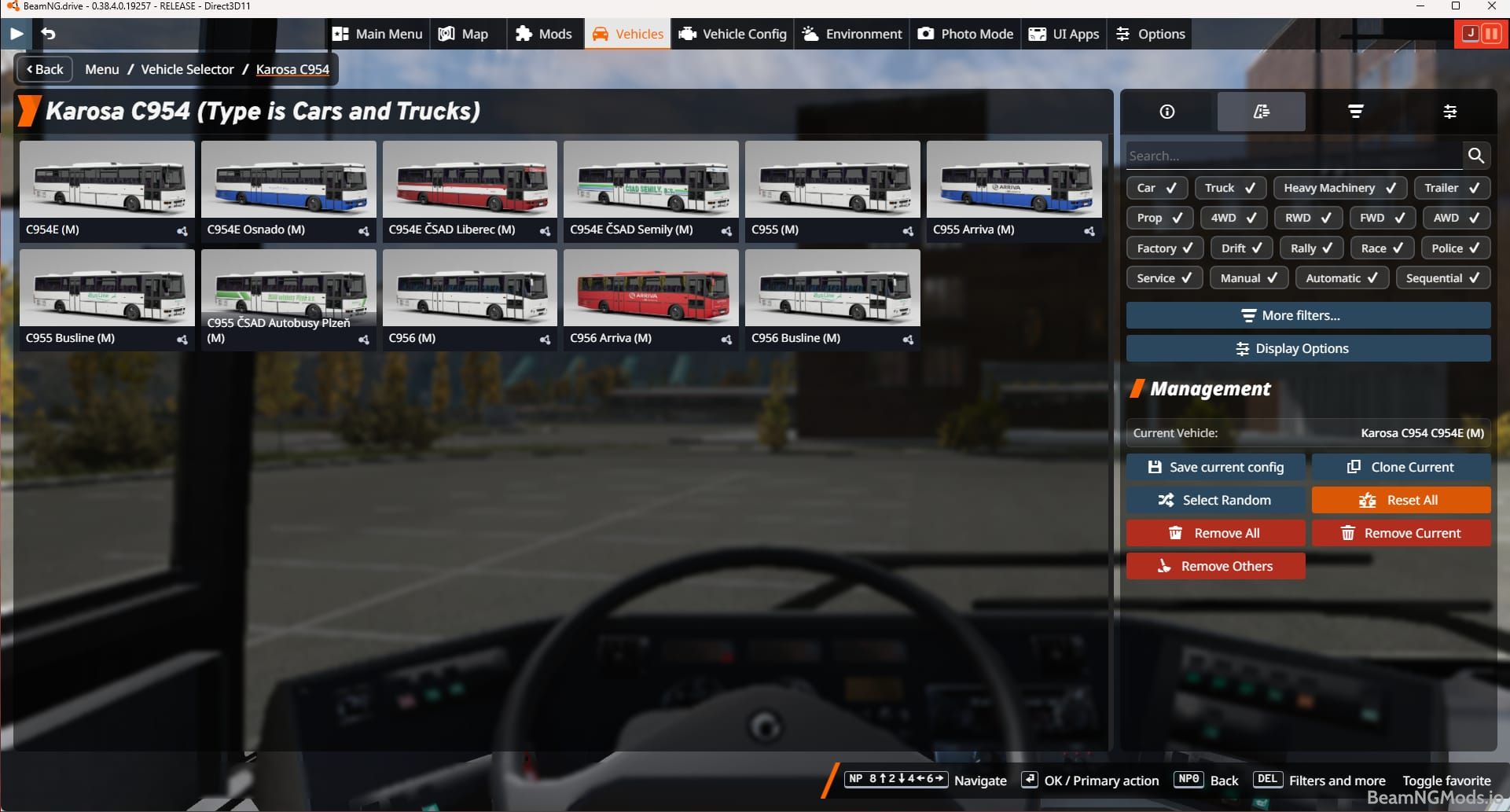
Task: Click the info icon in the vehicle panel
Action: pyautogui.click(x=1166, y=112)
